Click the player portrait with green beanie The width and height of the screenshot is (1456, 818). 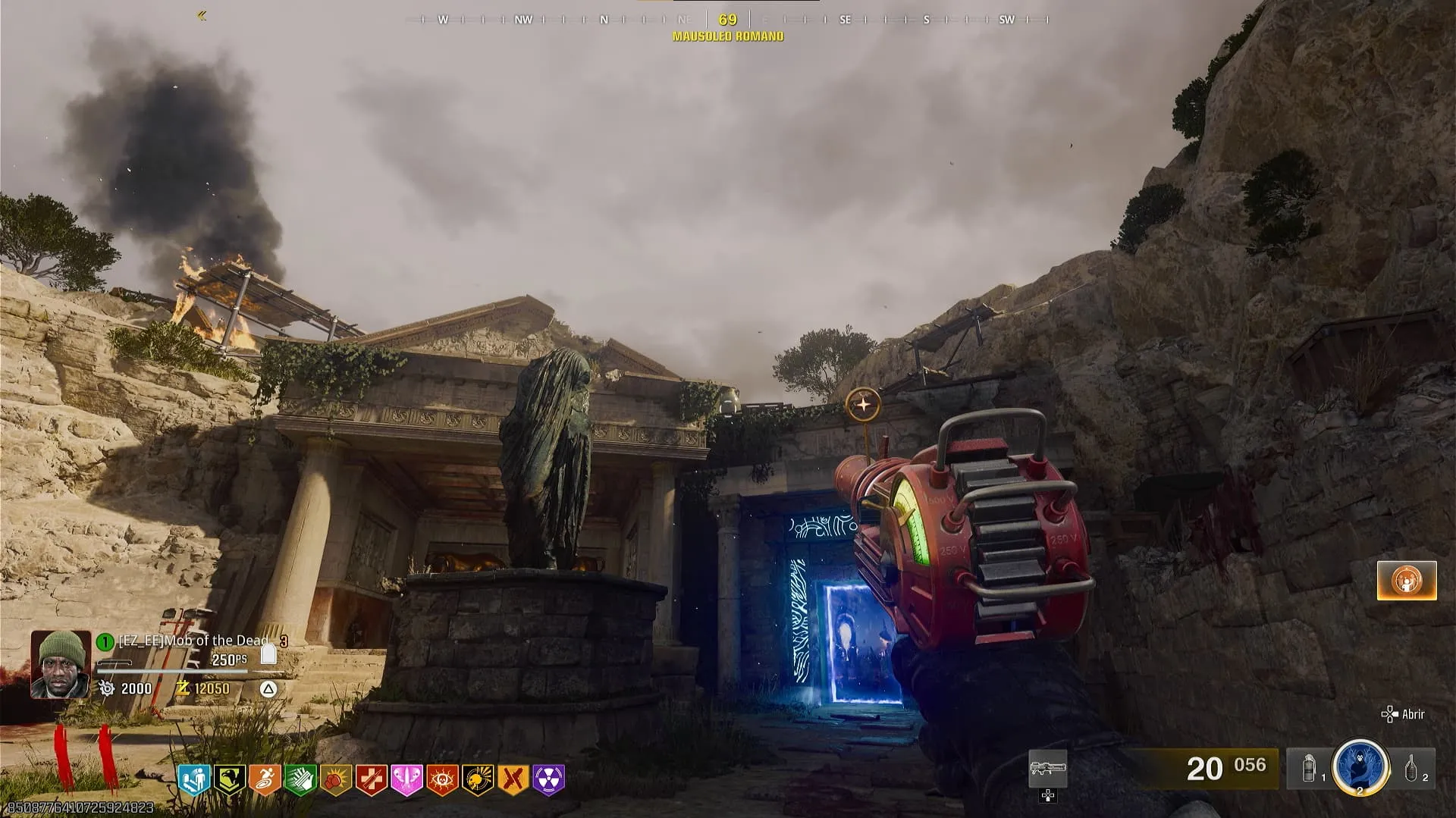click(x=60, y=664)
